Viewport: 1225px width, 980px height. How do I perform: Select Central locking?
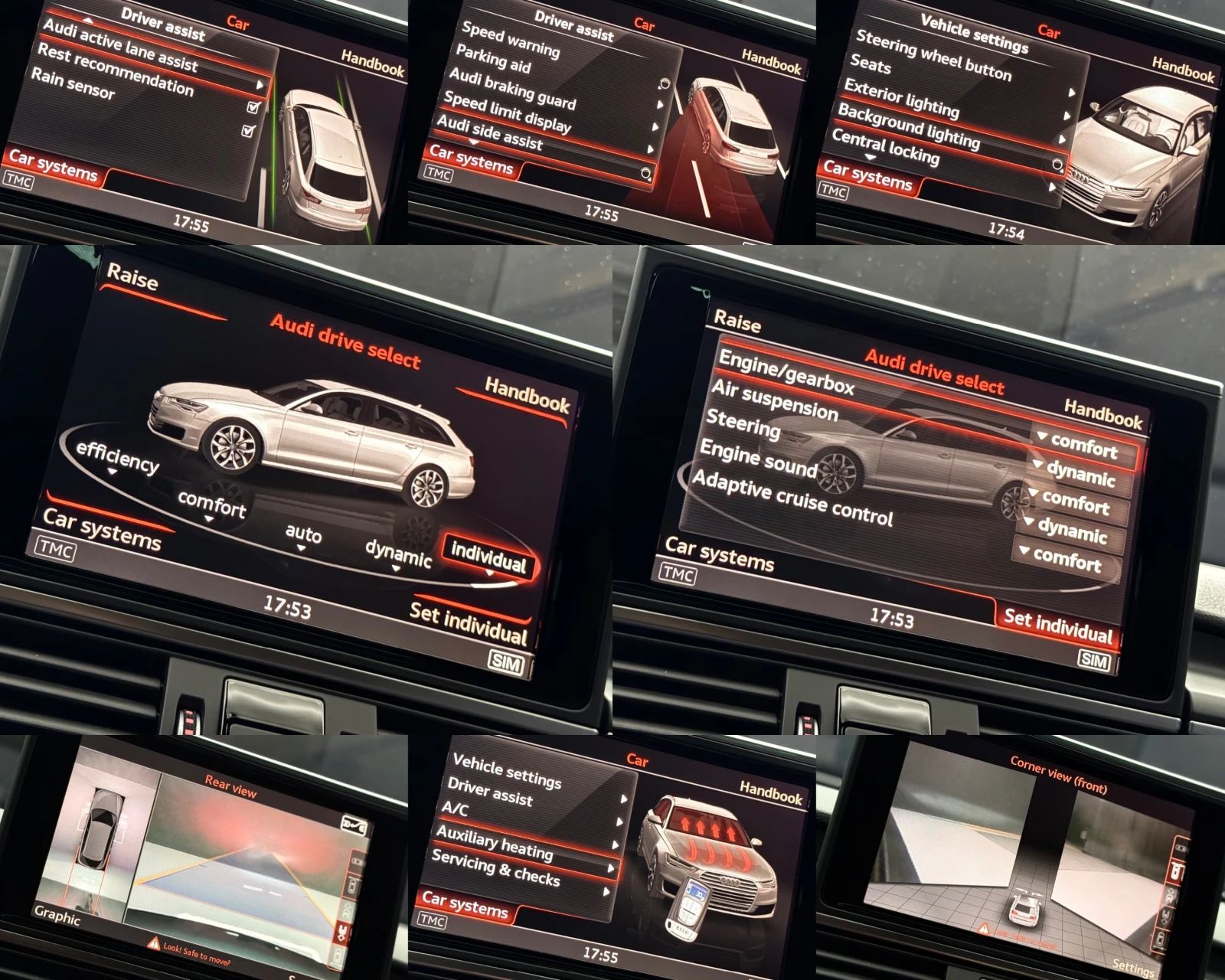[x=885, y=146]
